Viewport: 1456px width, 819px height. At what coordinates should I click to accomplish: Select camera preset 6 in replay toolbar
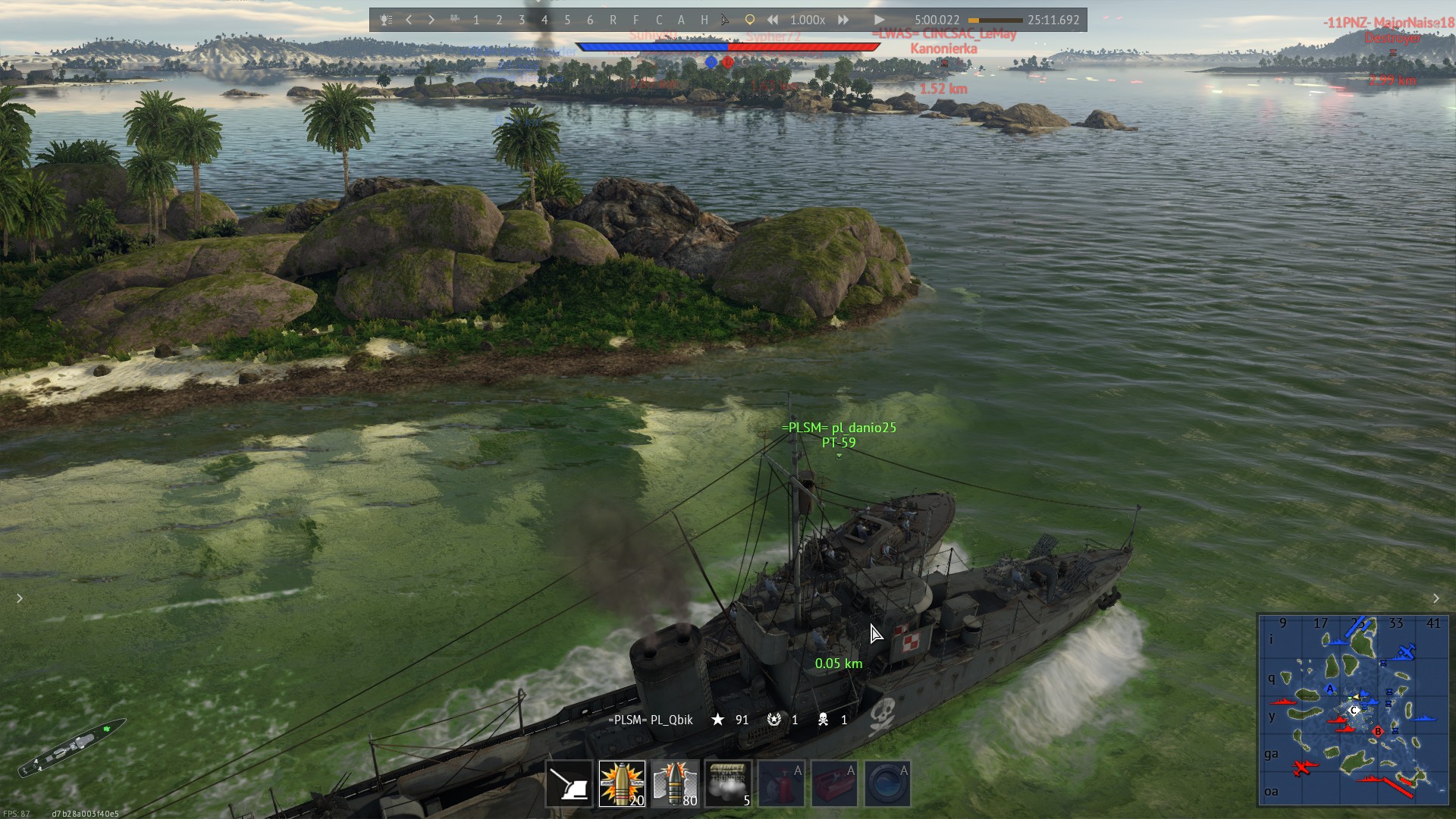point(590,20)
